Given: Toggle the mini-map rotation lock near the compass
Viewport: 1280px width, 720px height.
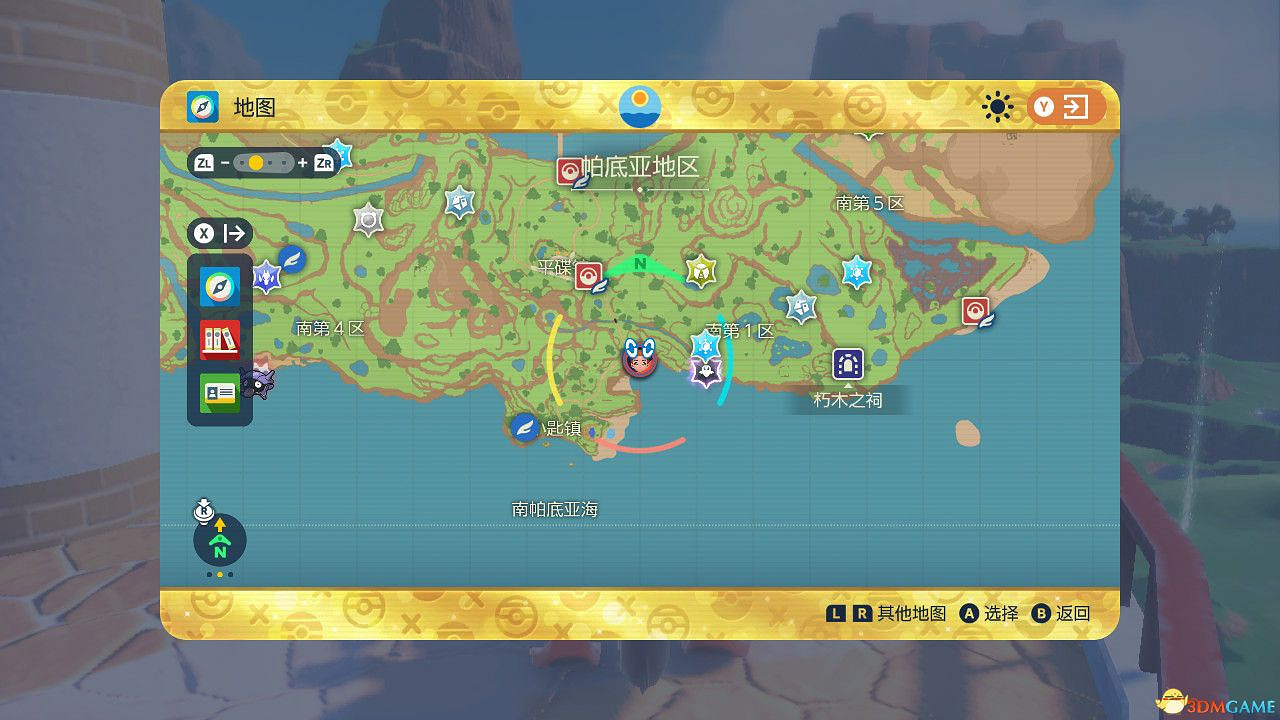Looking at the screenshot, I should [205, 509].
